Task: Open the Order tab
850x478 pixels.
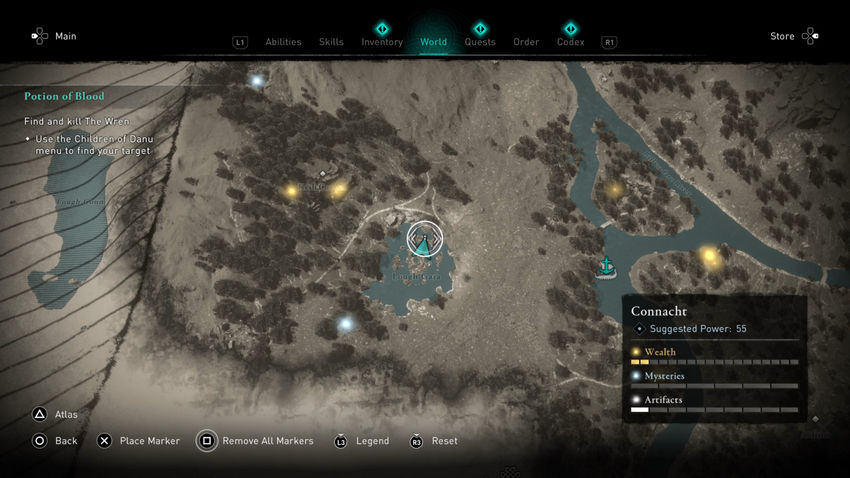Action: [526, 42]
